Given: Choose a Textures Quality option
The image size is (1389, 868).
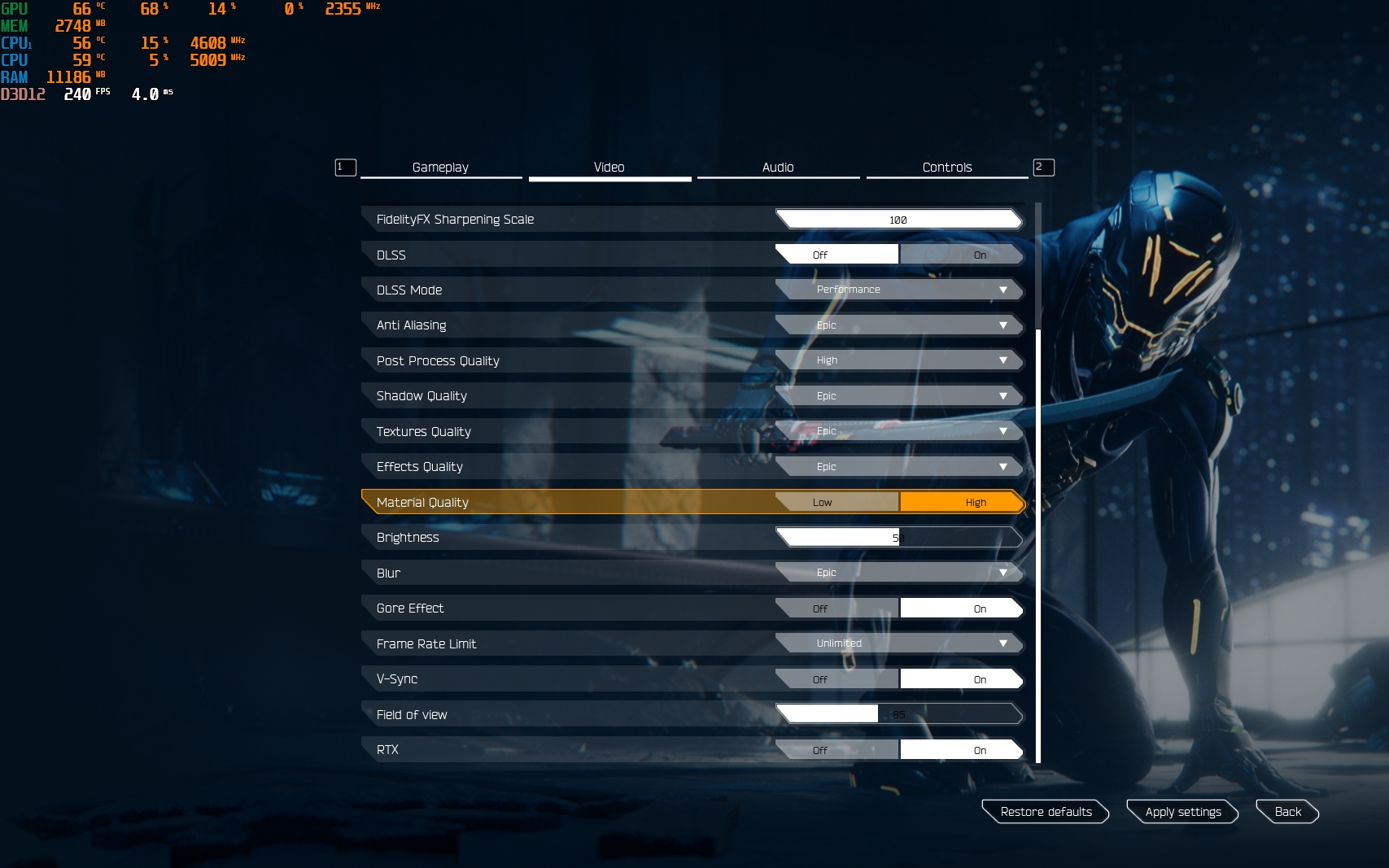Looking at the screenshot, I should (x=899, y=431).
